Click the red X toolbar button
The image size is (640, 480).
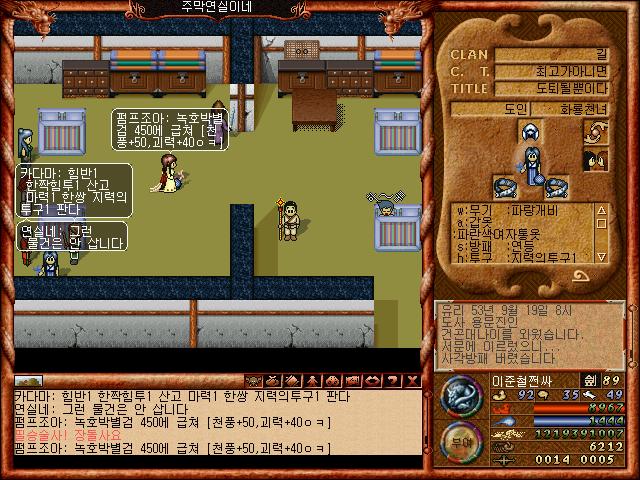pos(413,381)
